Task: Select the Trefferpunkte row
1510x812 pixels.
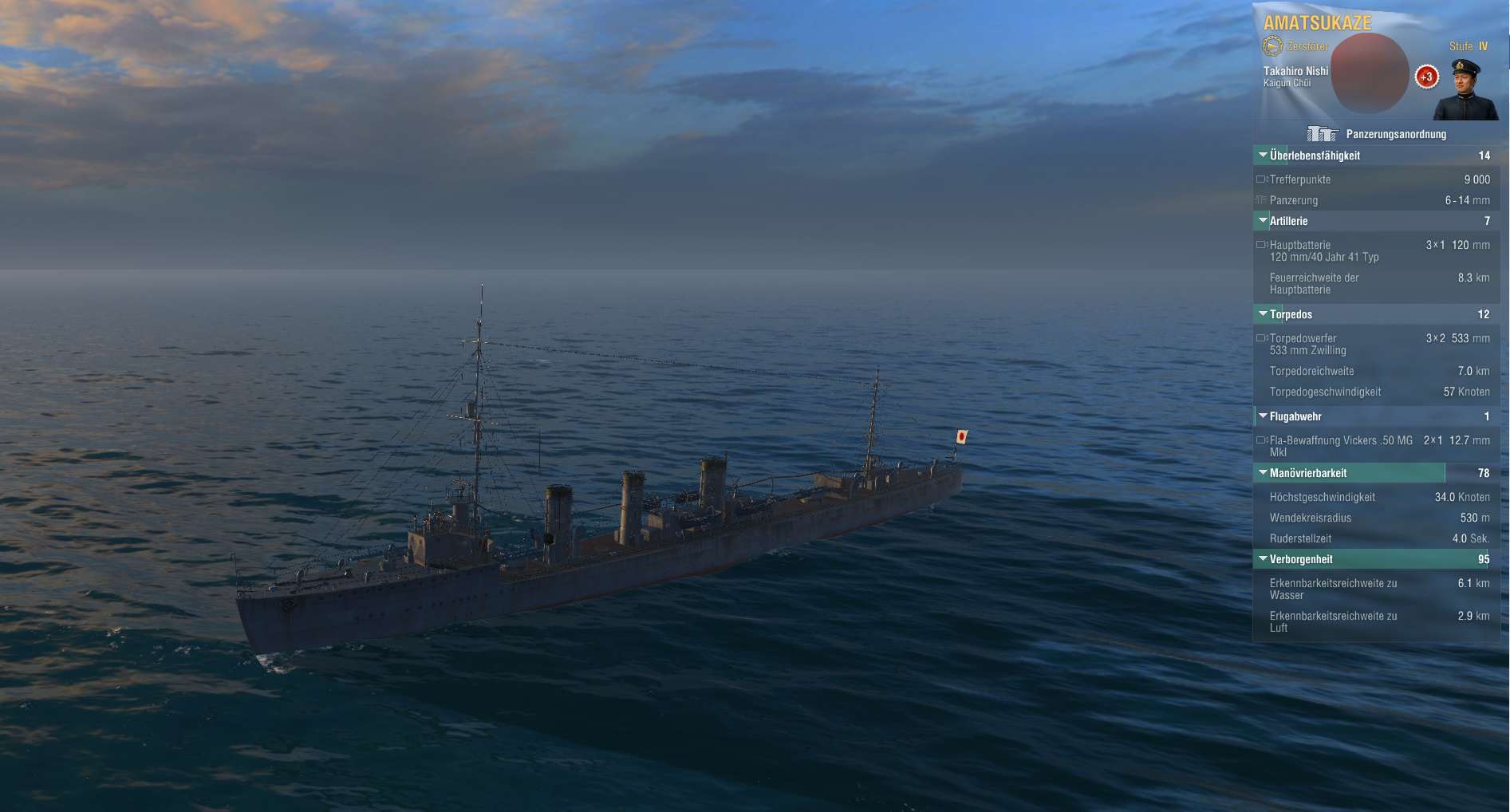Action: click(1375, 179)
